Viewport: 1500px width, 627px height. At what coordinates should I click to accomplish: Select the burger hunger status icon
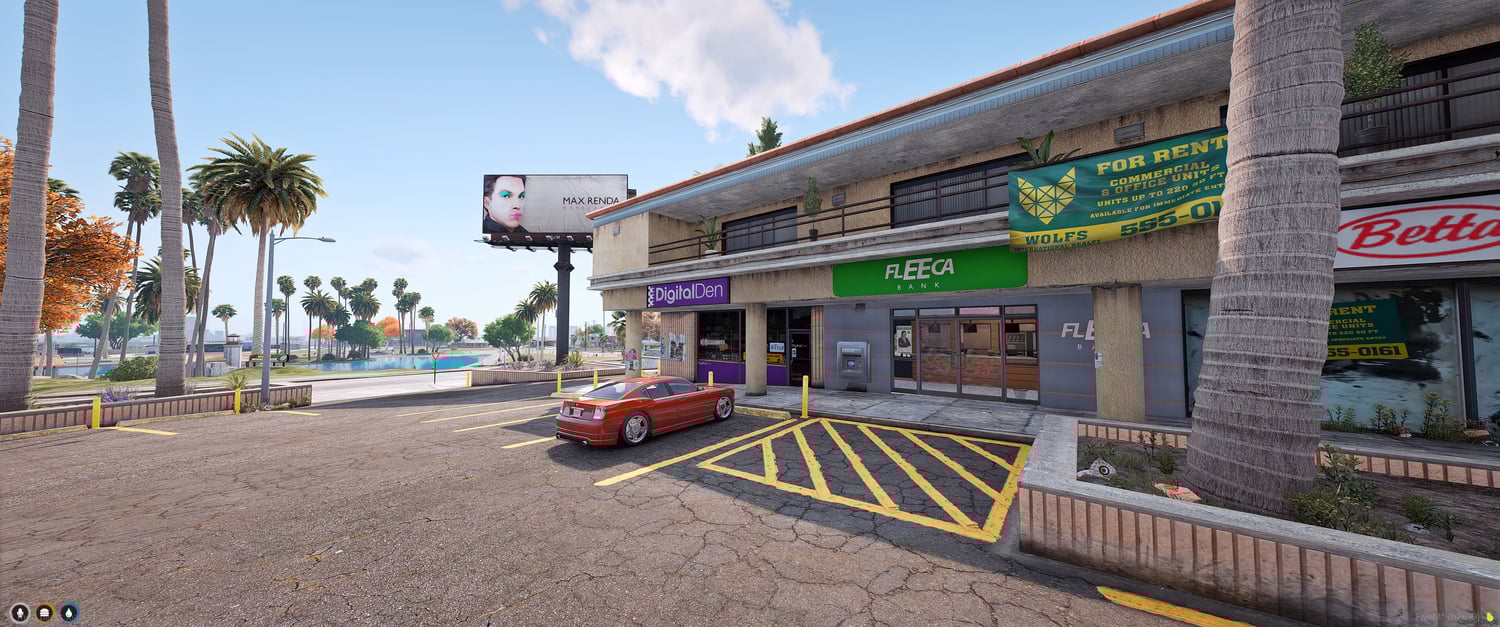(x=44, y=612)
